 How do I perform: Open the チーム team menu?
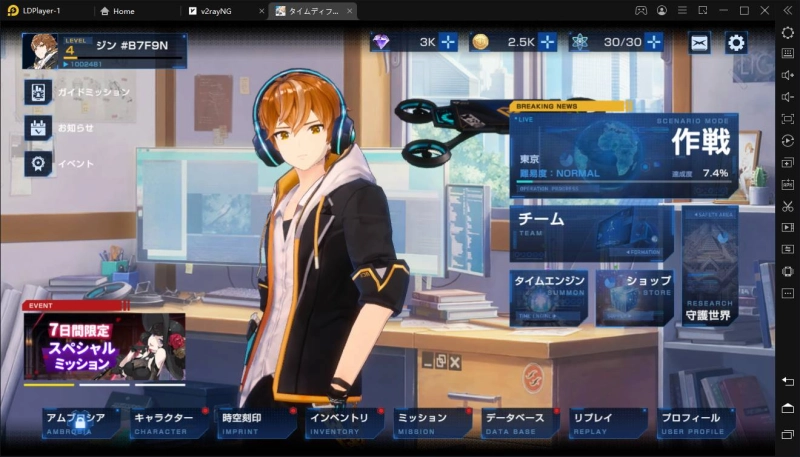[x=590, y=230]
